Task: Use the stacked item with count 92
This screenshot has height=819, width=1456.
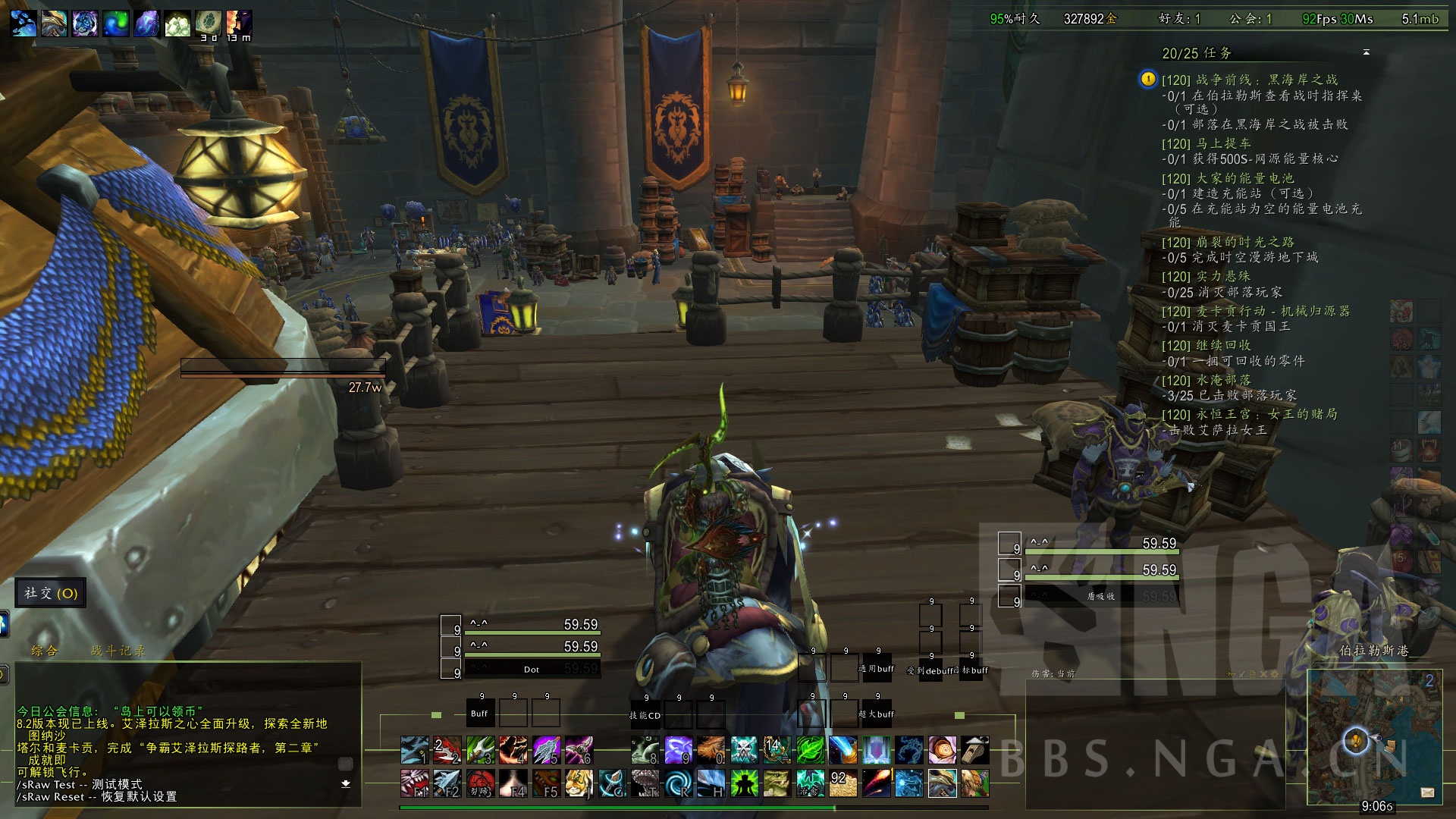Action: pyautogui.click(x=843, y=783)
